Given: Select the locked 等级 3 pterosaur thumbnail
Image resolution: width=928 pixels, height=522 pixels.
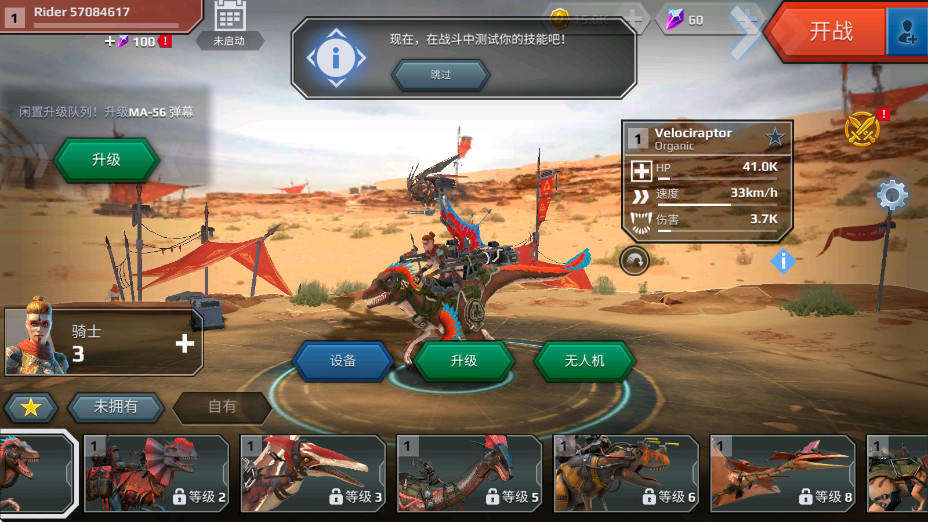Looking at the screenshot, I should [313, 473].
